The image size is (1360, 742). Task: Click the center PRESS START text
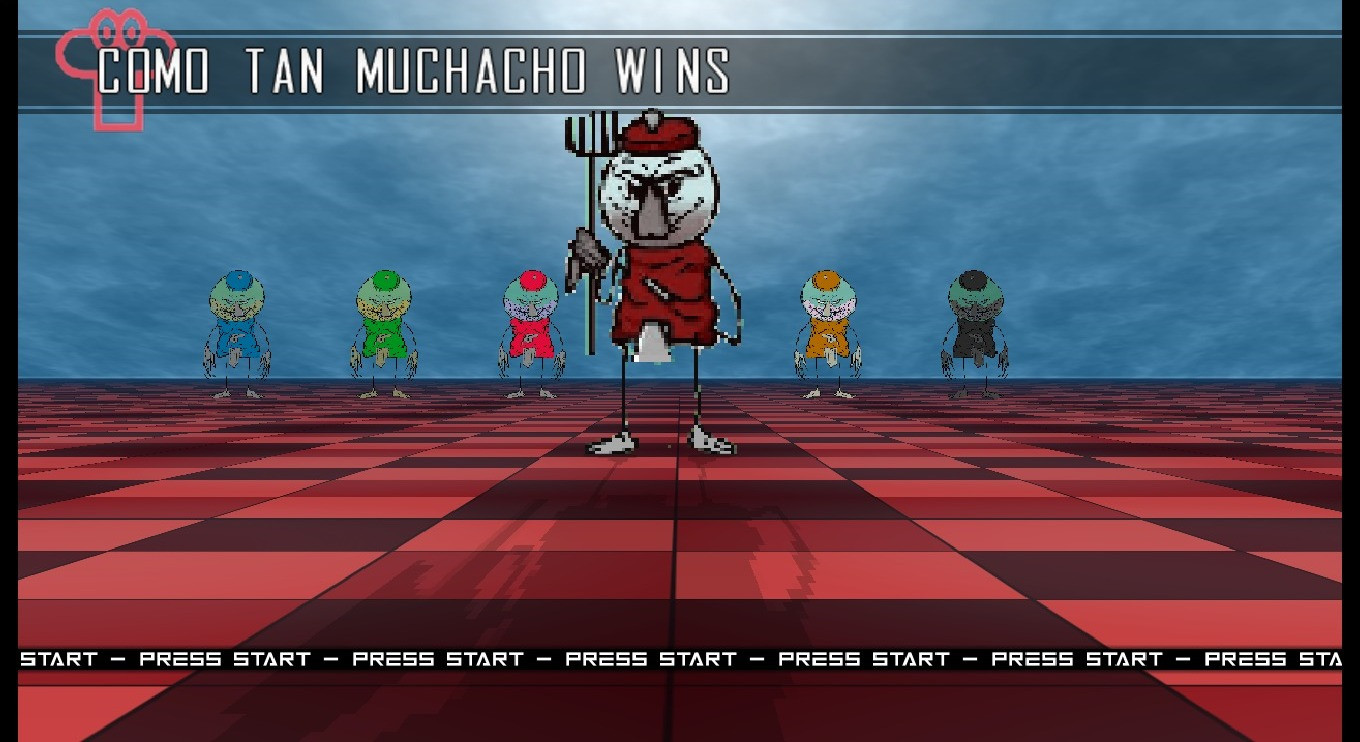(650, 659)
